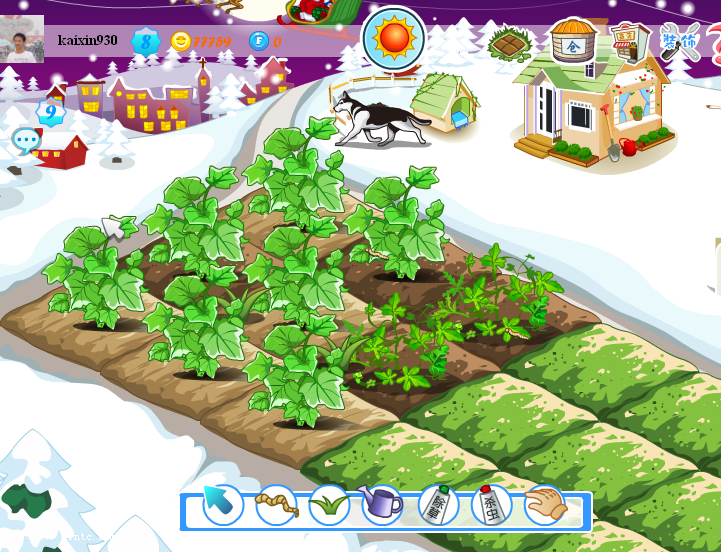
Task: Open the chat speech bubble
Action: tap(26, 141)
